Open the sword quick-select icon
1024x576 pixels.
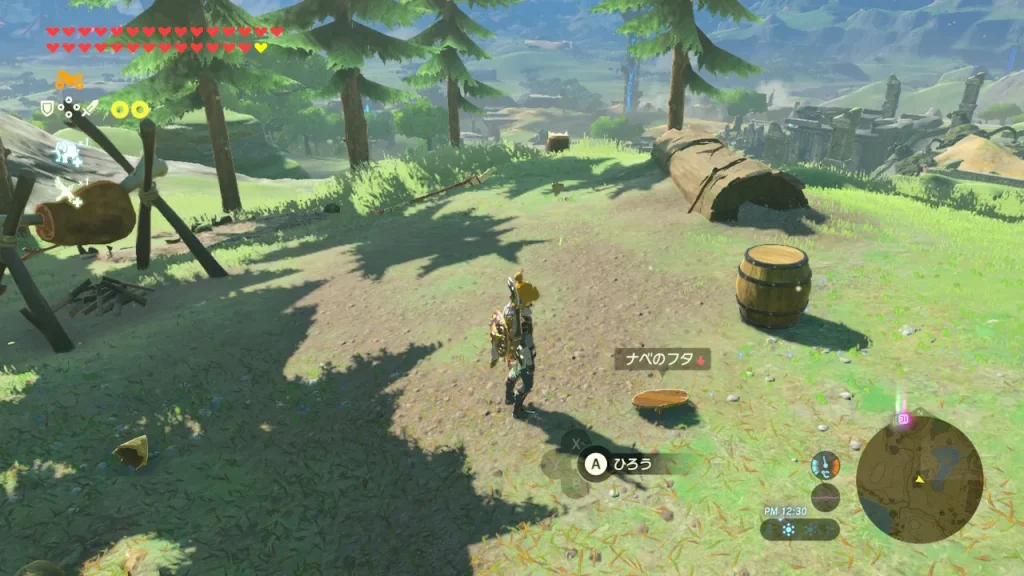click(x=90, y=108)
